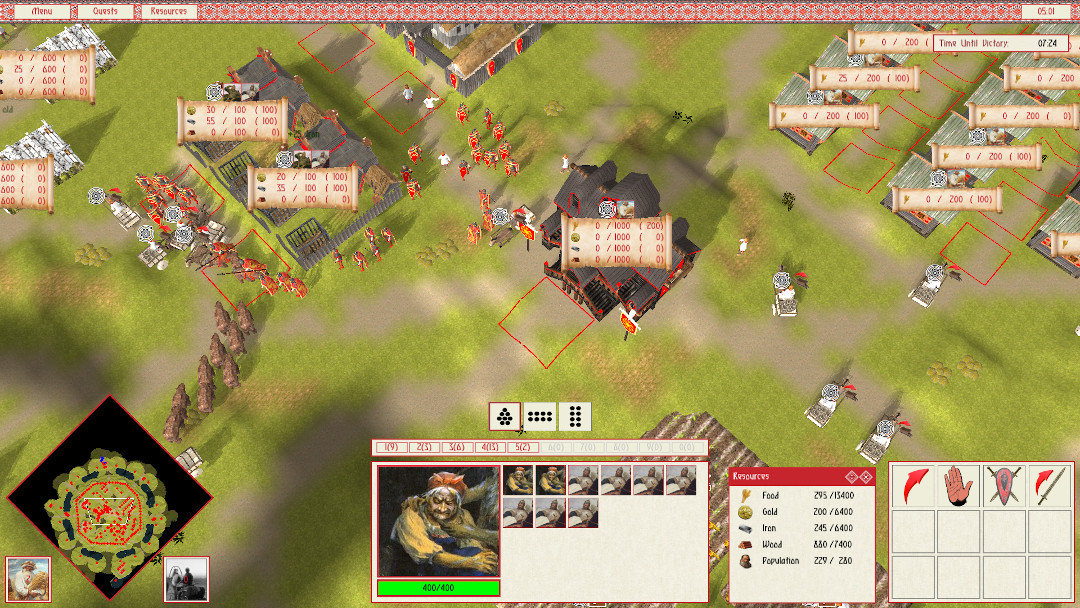The width and height of the screenshot is (1080, 608).
Task: Click the large old woman unit portrait
Action: (438, 521)
